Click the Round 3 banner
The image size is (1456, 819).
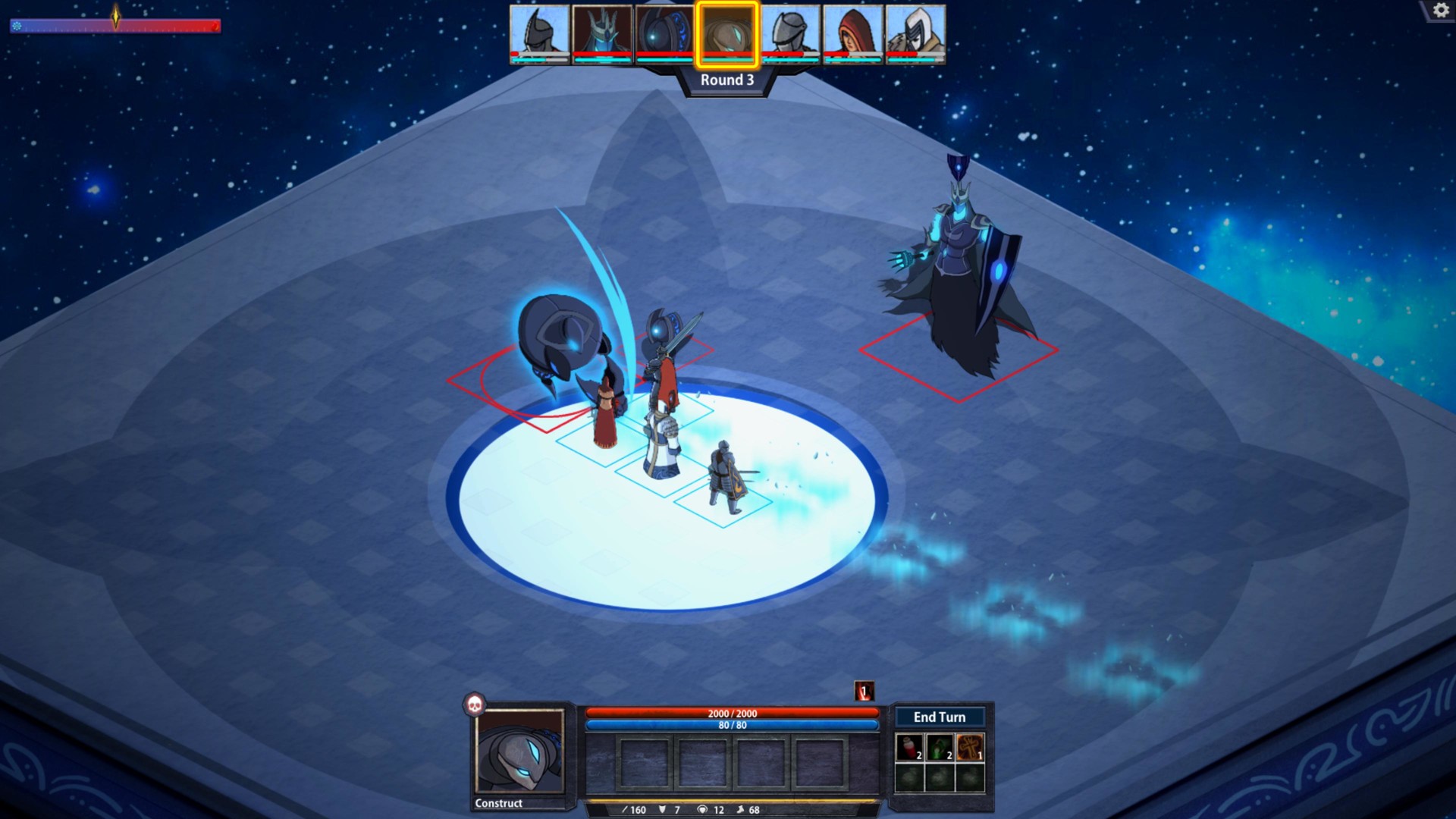(726, 78)
